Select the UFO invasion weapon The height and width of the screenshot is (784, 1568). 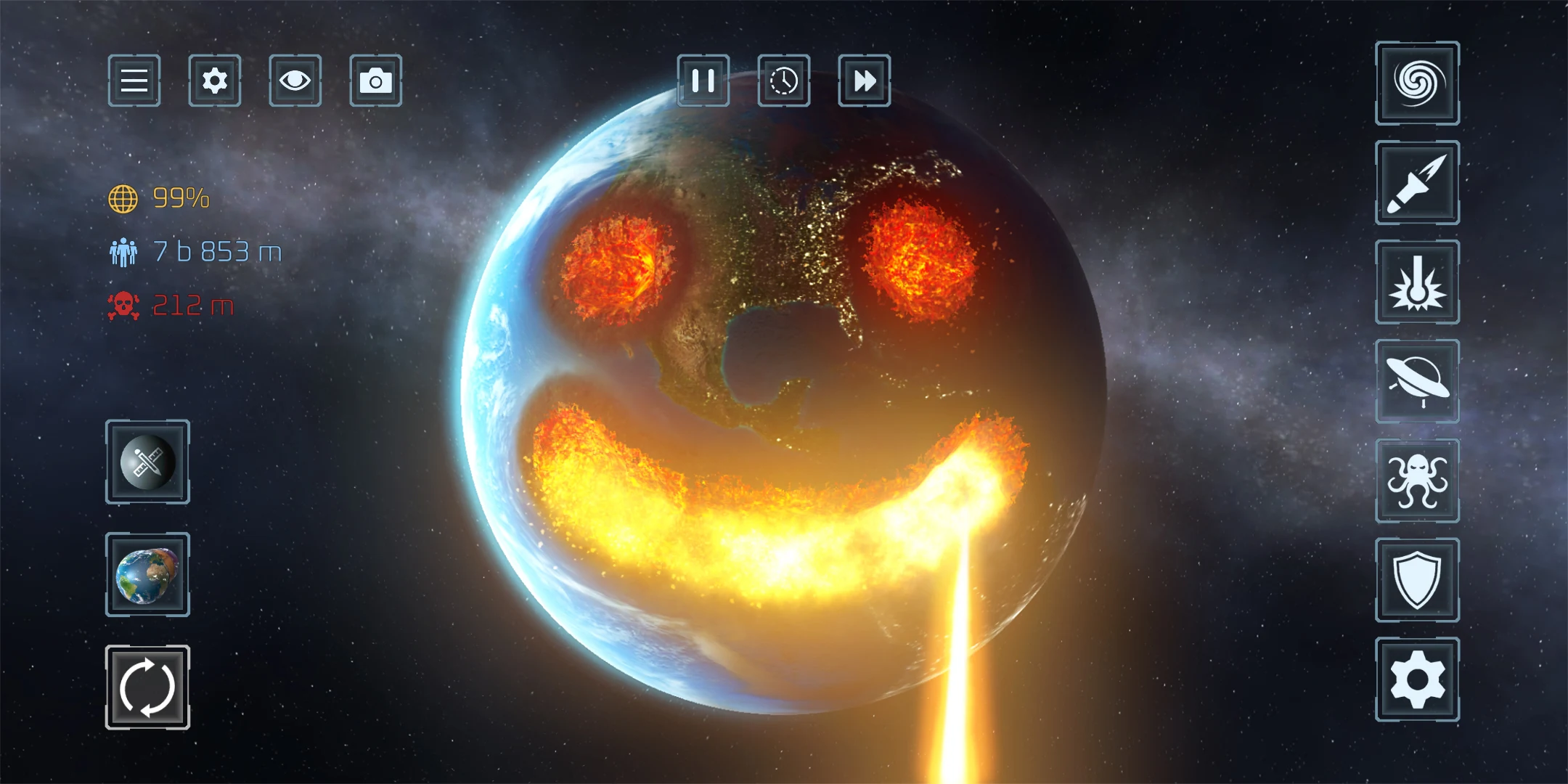point(1417,380)
